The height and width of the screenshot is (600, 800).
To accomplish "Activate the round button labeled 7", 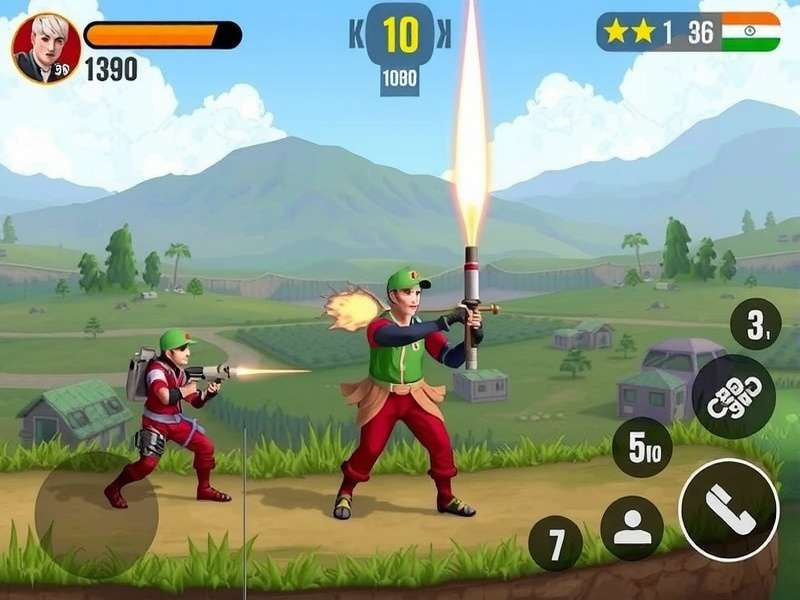I will (x=556, y=544).
